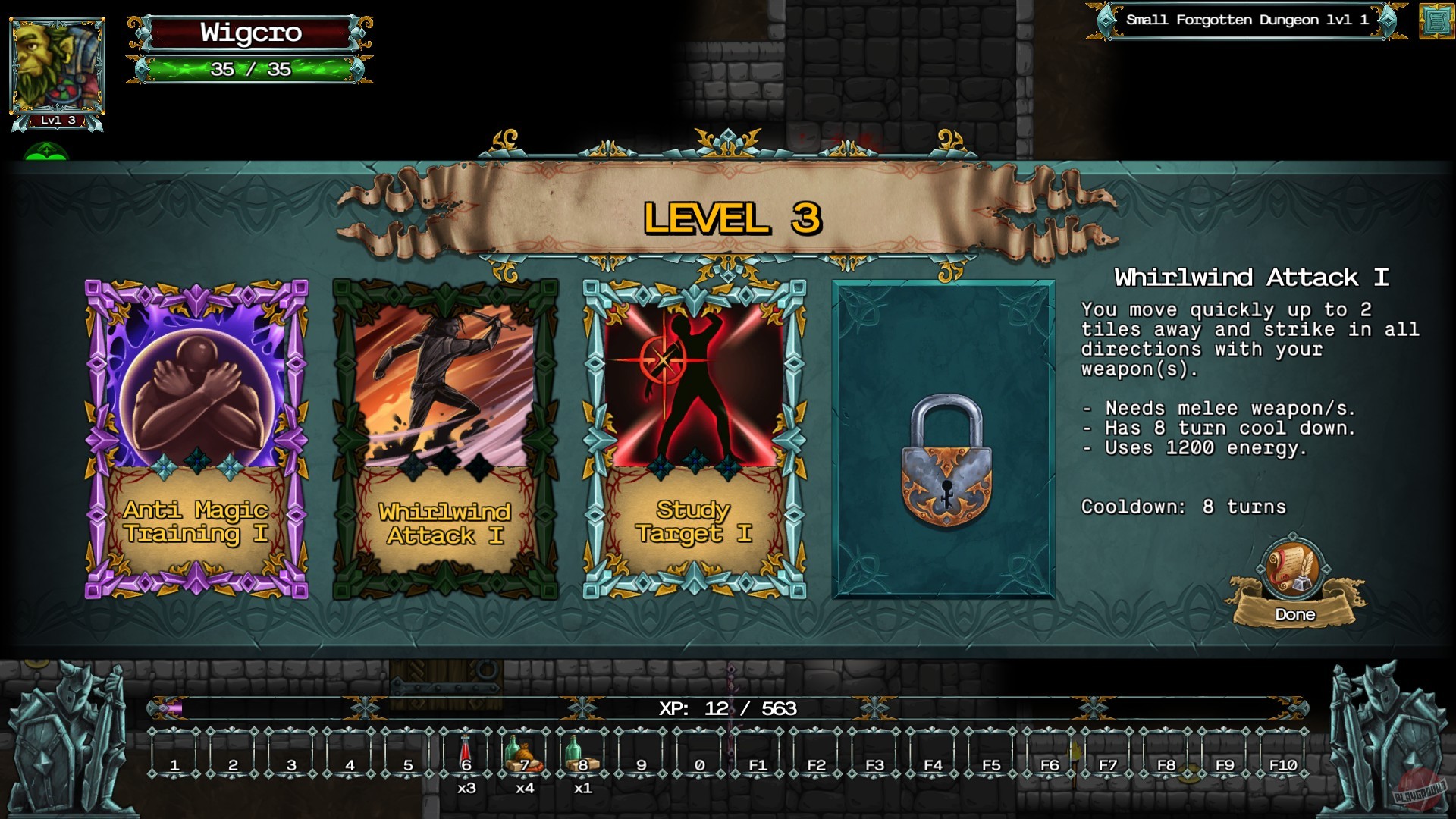The height and width of the screenshot is (819, 1456).
Task: Click the Wigcro name banner
Action: click(251, 33)
